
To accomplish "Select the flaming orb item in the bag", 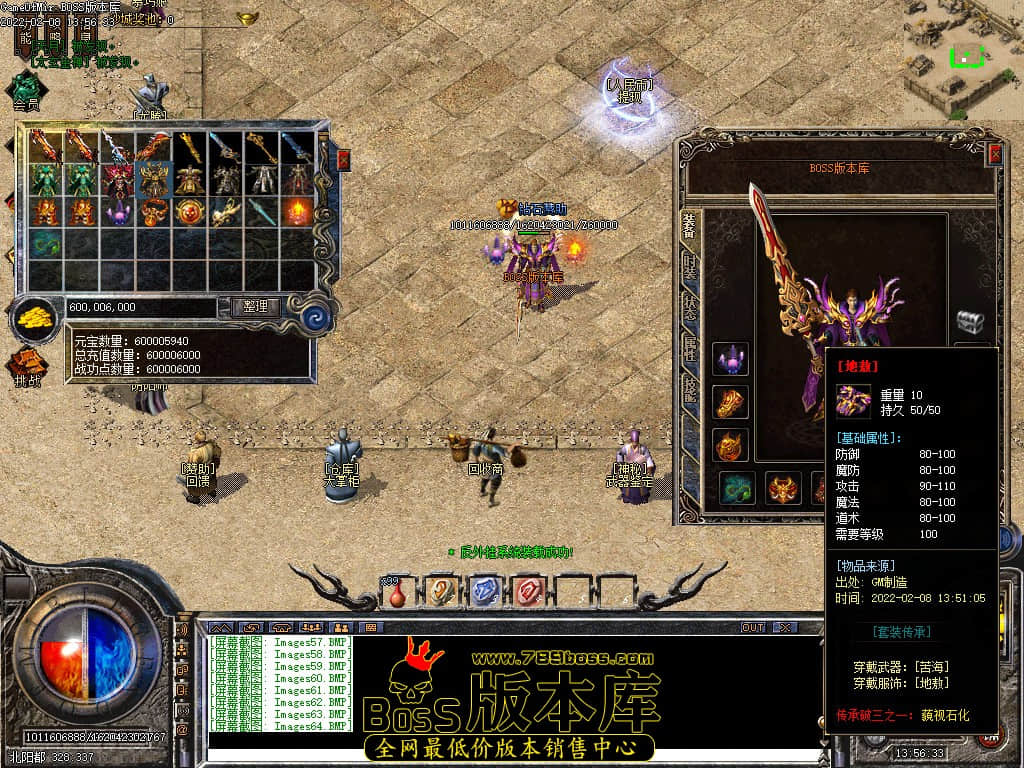I will [x=298, y=212].
